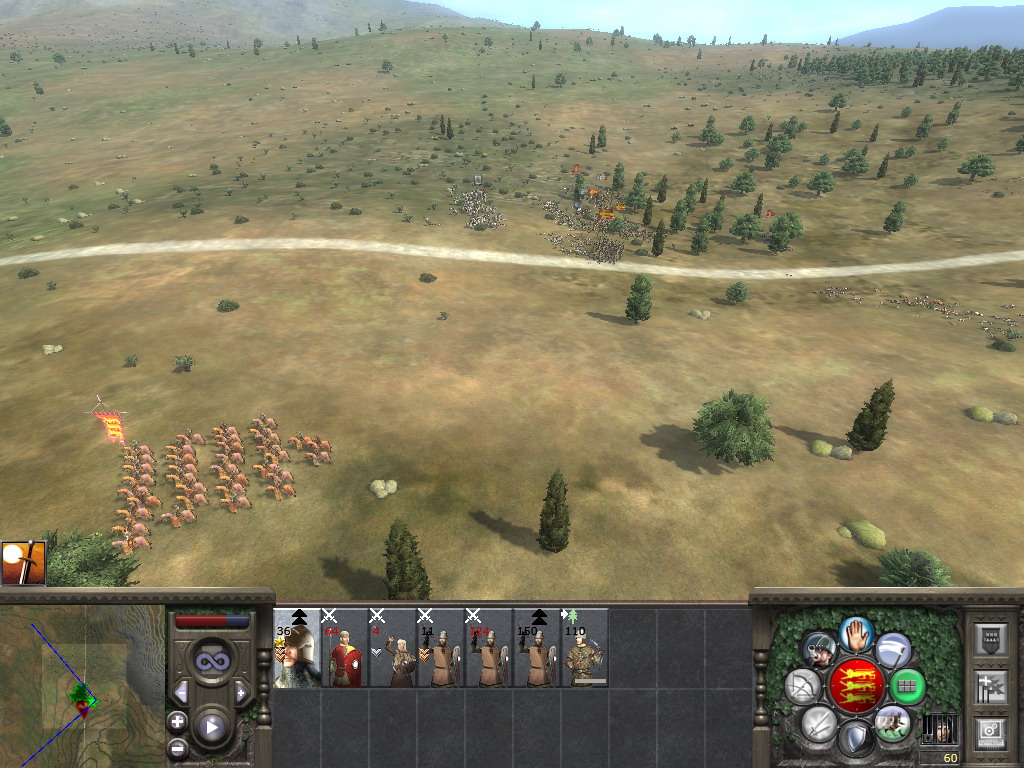The image size is (1024, 768).
Task: Zoom out the minimap with minus button
Action: [177, 746]
